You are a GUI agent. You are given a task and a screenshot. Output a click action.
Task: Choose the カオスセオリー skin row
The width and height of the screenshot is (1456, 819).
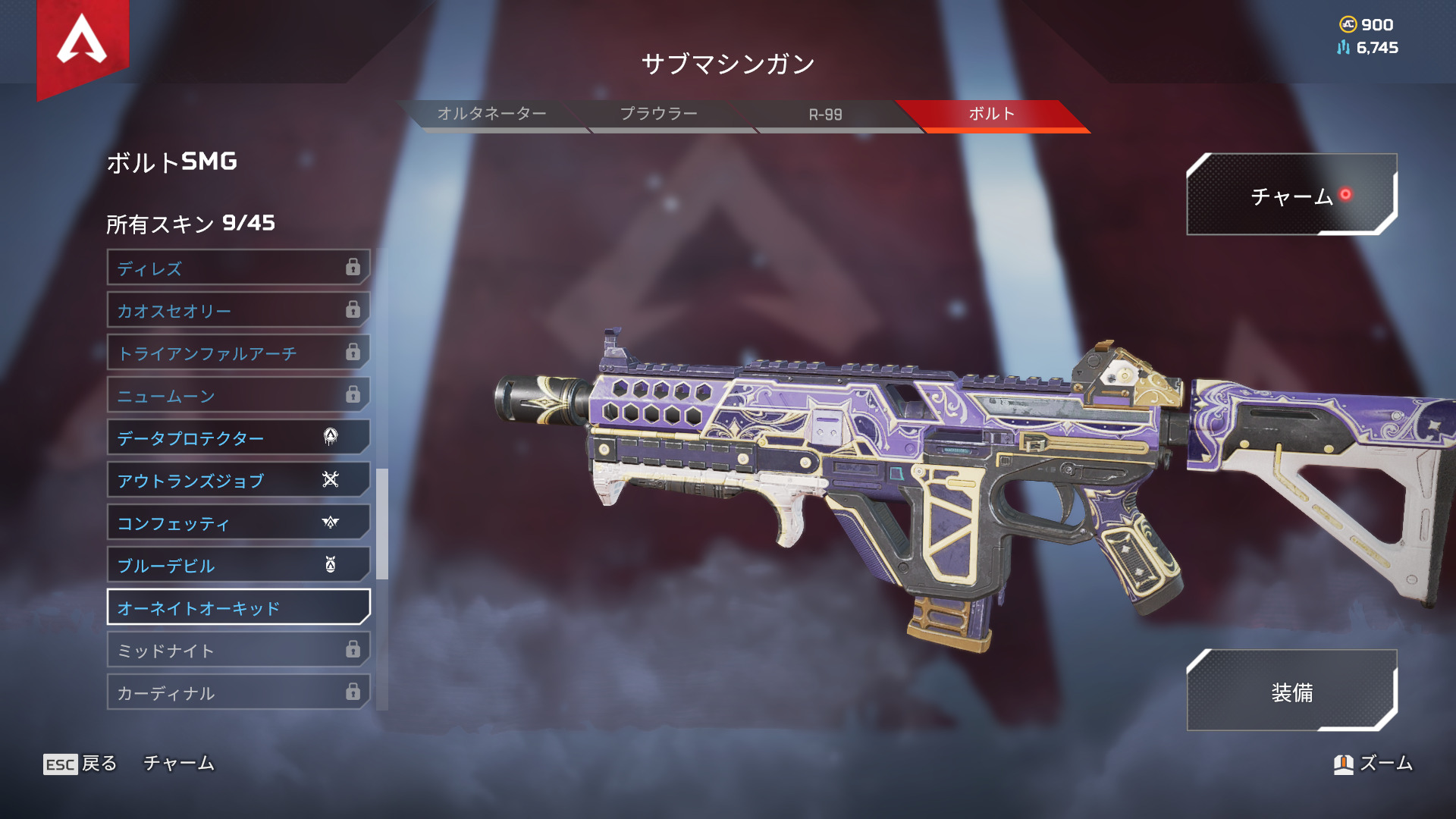238,310
